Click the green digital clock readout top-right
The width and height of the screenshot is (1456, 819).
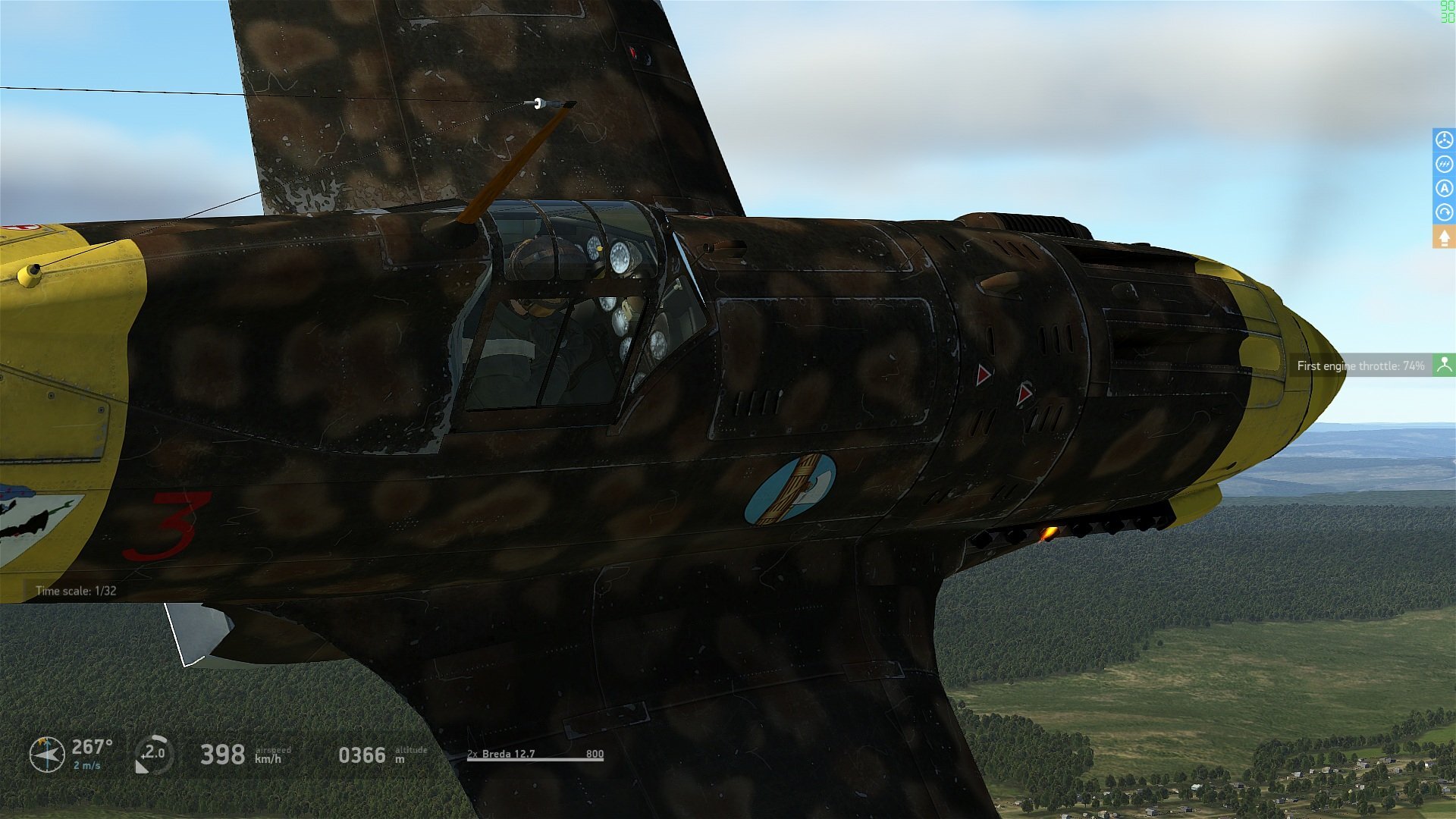(x=1445, y=12)
